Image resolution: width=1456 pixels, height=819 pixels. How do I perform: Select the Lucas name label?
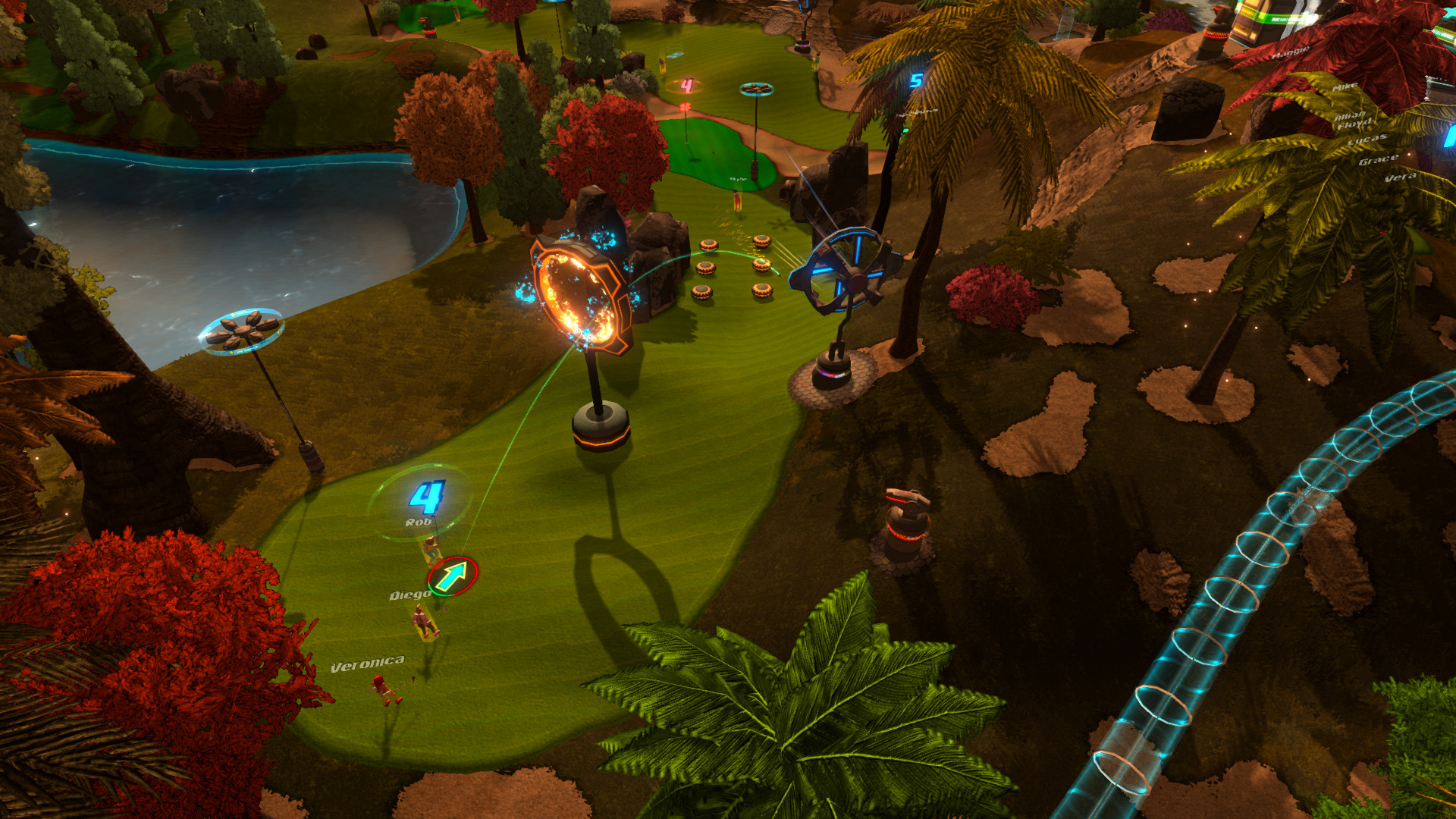point(1368,140)
